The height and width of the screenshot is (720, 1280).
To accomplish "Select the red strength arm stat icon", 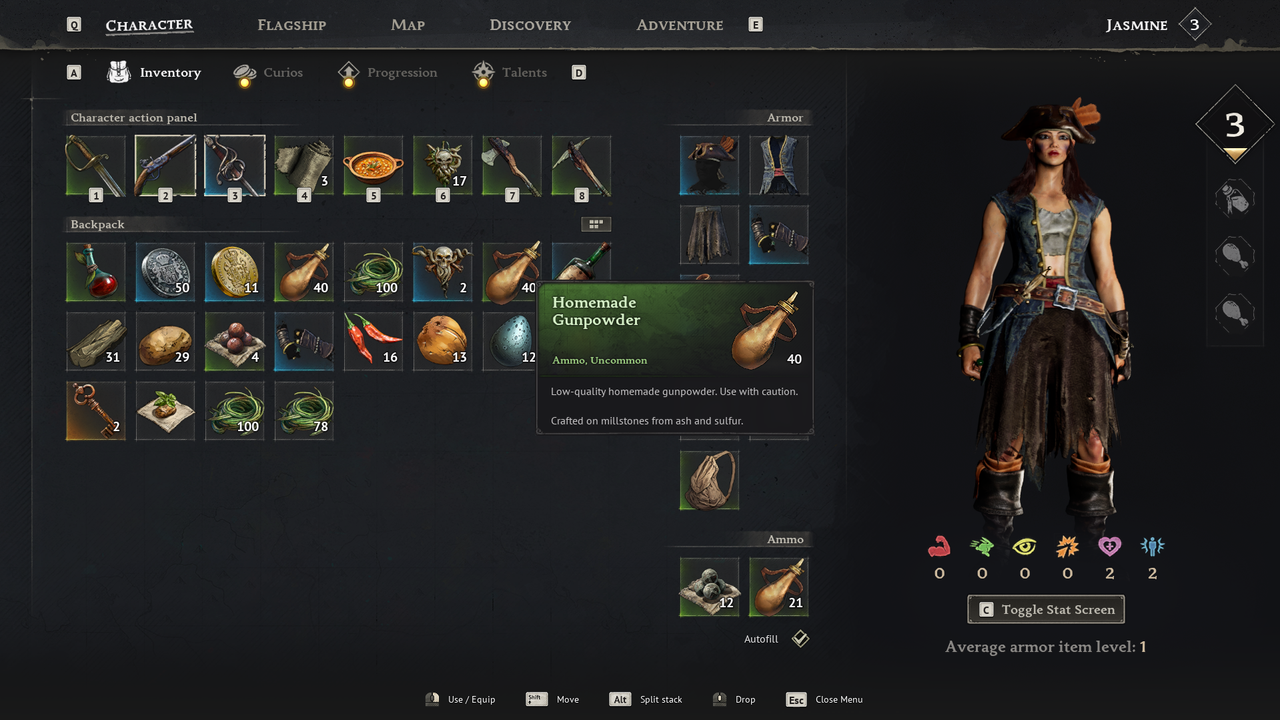I will click(939, 546).
